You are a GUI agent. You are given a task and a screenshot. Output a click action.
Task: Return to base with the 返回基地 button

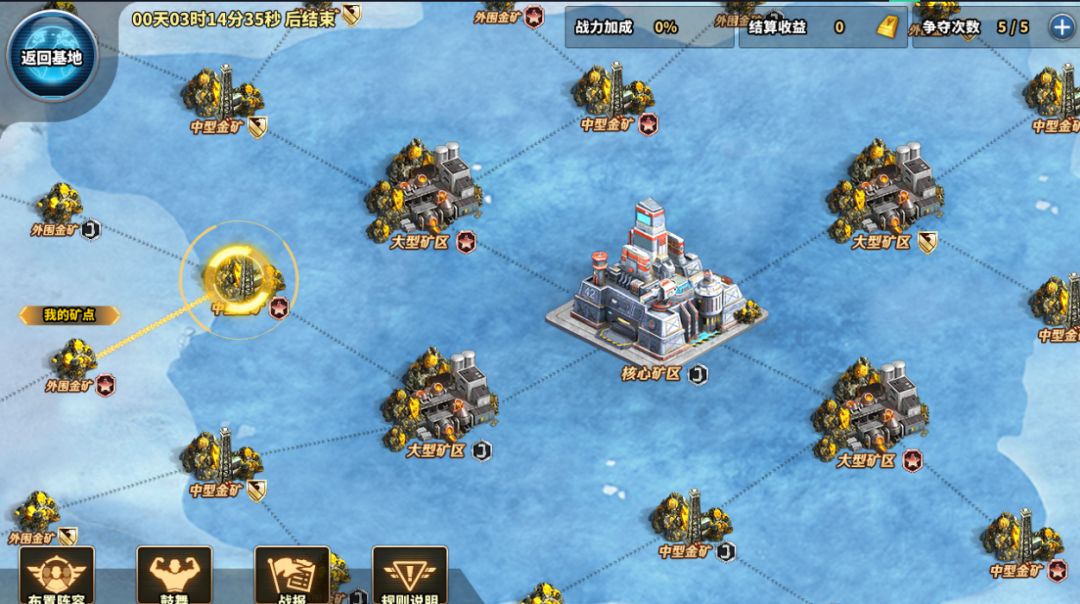click(51, 56)
